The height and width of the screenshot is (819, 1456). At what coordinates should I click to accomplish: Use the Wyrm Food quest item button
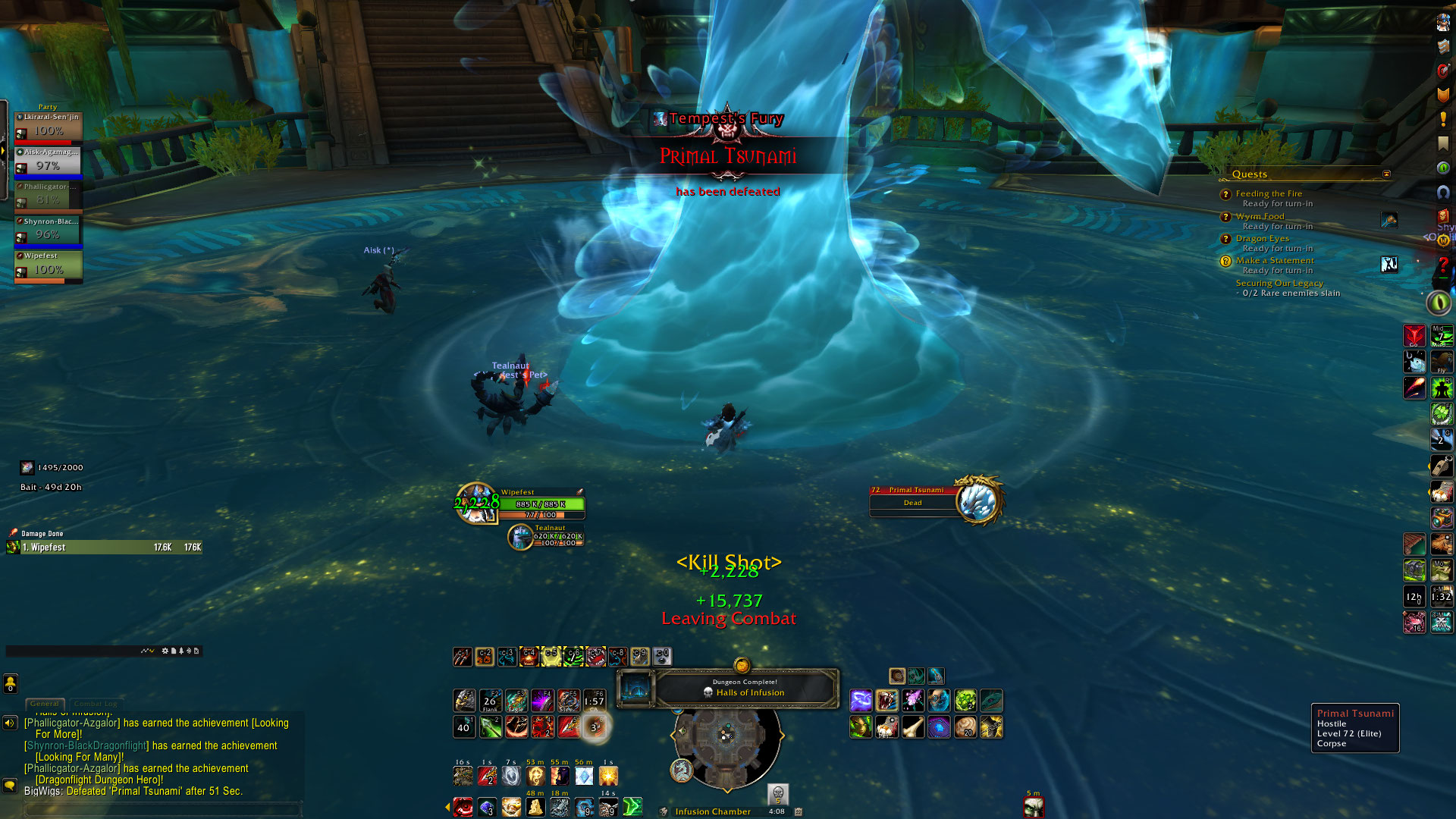(x=1389, y=220)
